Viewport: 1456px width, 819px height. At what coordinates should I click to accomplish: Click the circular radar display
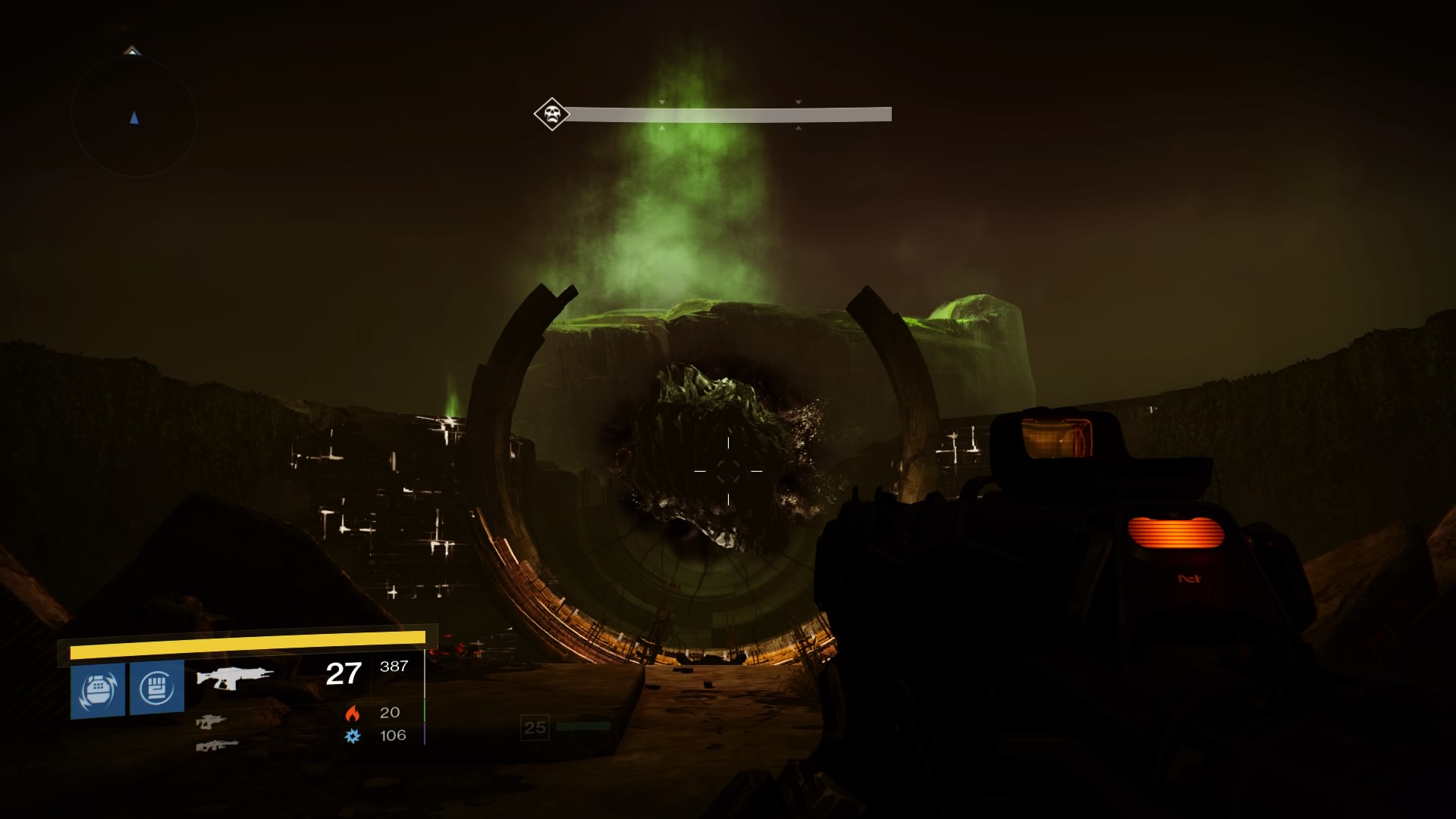(134, 118)
